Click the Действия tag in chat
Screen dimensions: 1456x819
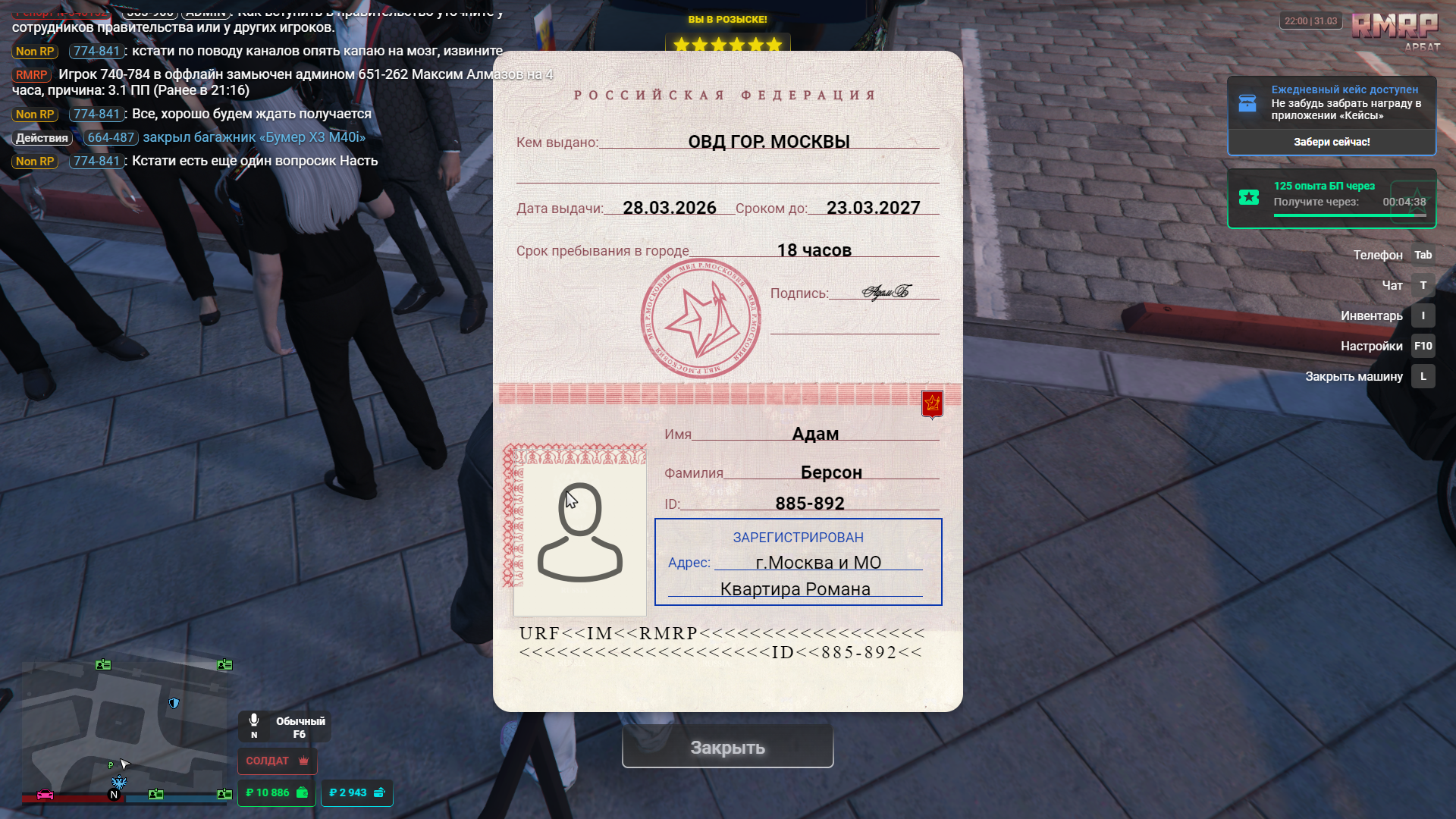pyautogui.click(x=42, y=138)
